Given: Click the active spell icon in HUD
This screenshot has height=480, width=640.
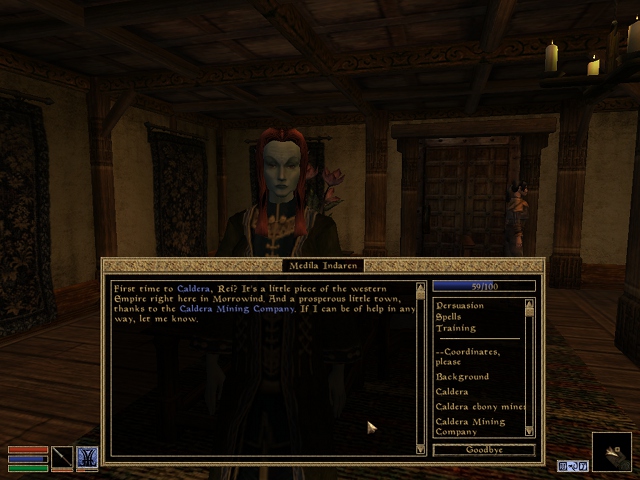Looking at the screenshot, I should (x=87, y=457).
